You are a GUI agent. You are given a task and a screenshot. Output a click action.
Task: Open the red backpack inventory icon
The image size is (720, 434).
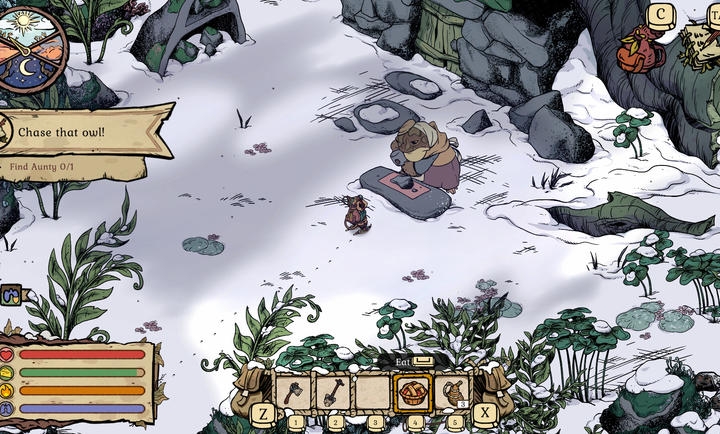639,51
